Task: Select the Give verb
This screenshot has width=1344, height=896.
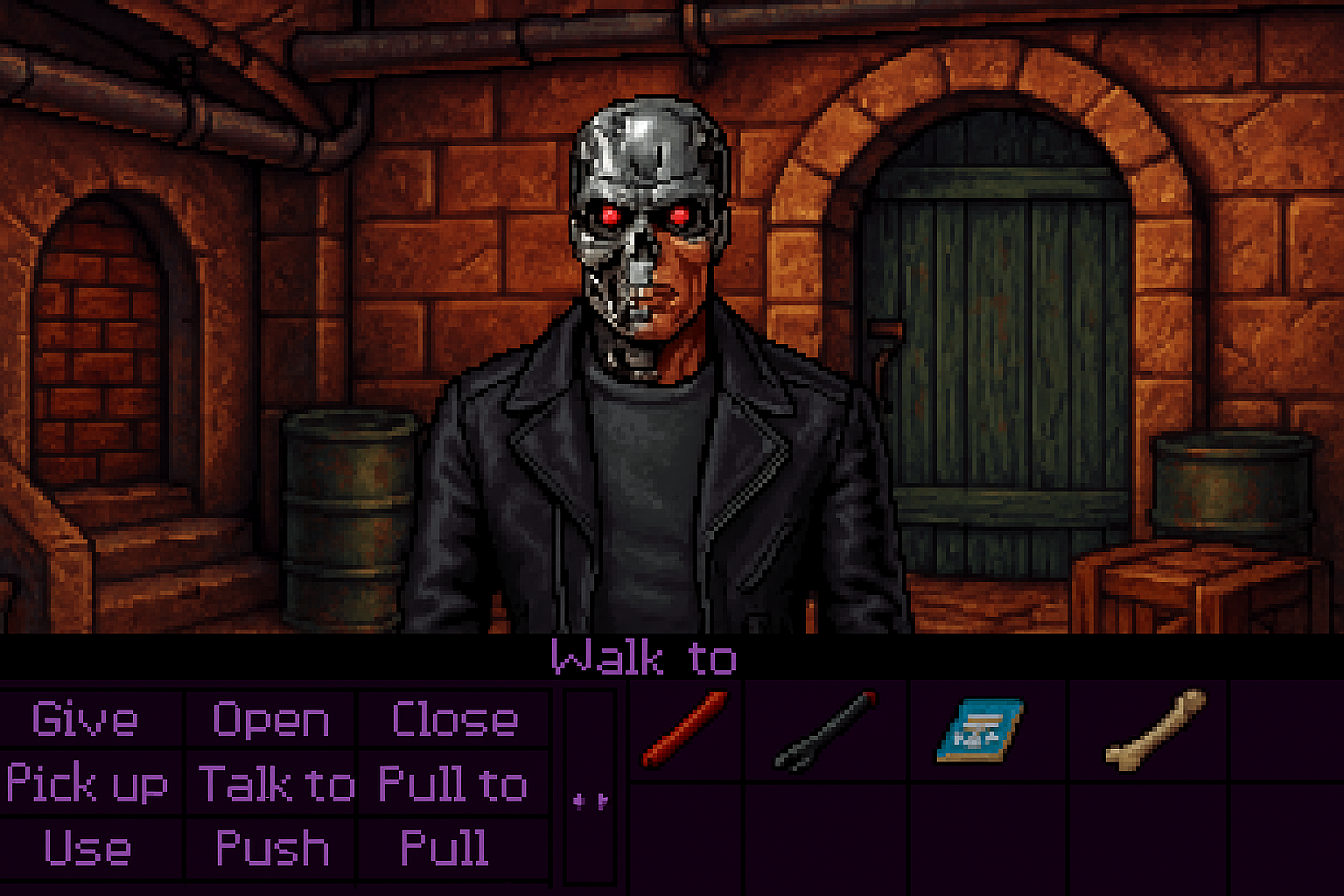Action: pyautogui.click(x=85, y=719)
